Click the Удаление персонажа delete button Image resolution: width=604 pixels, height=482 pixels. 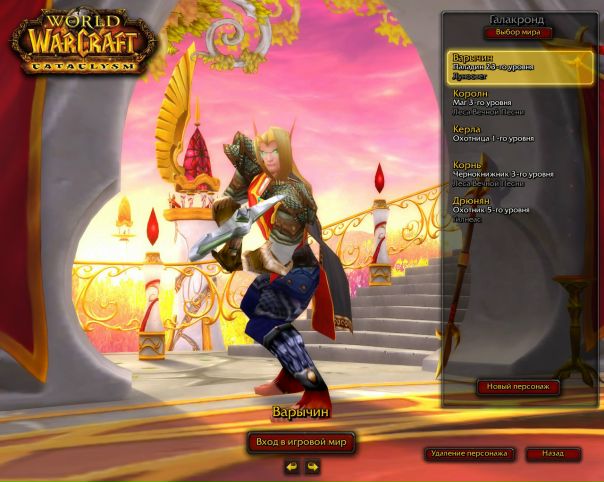pos(468,454)
